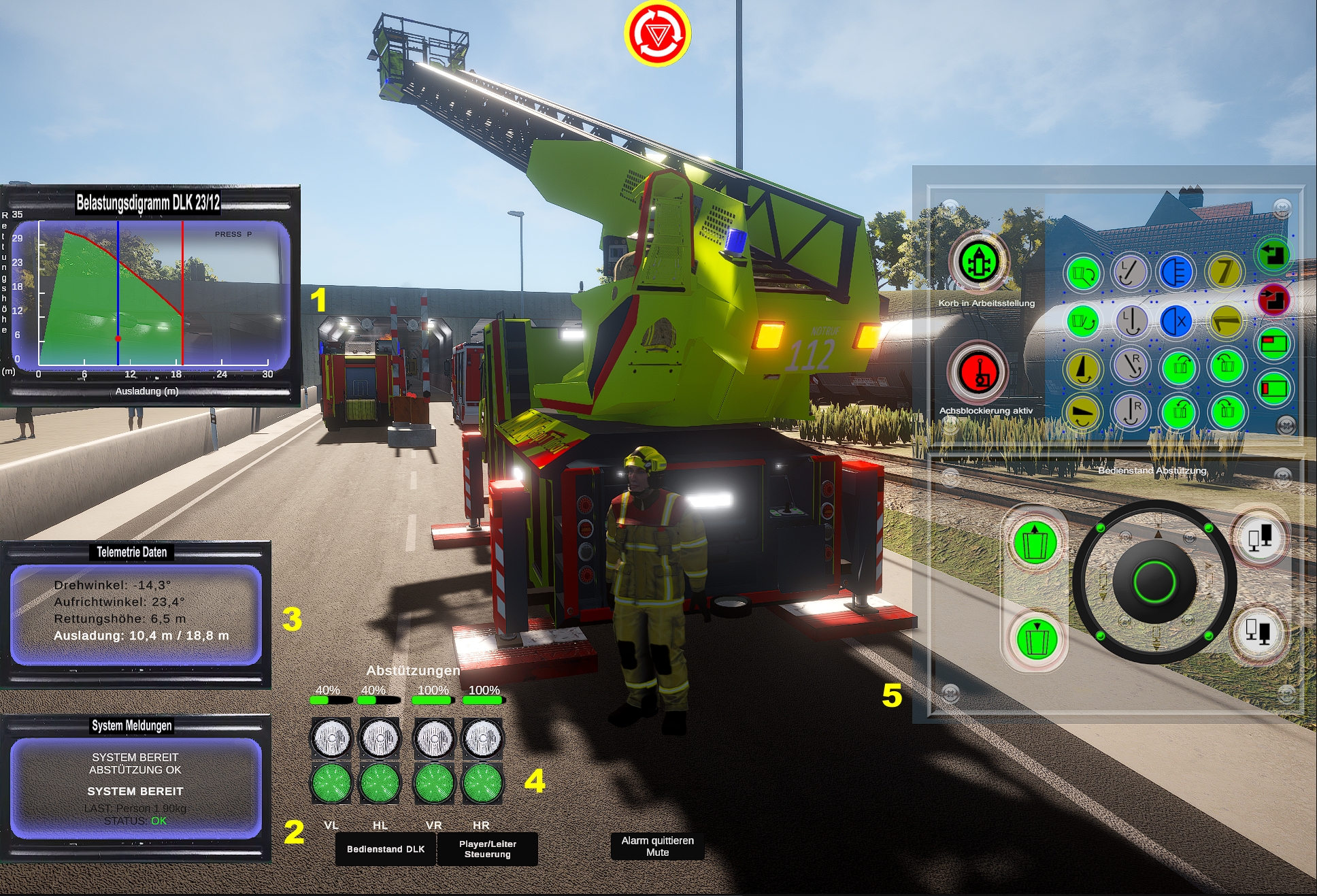Switch to Player/Leiter Steuerung
This screenshot has width=1317, height=896.
(x=487, y=849)
